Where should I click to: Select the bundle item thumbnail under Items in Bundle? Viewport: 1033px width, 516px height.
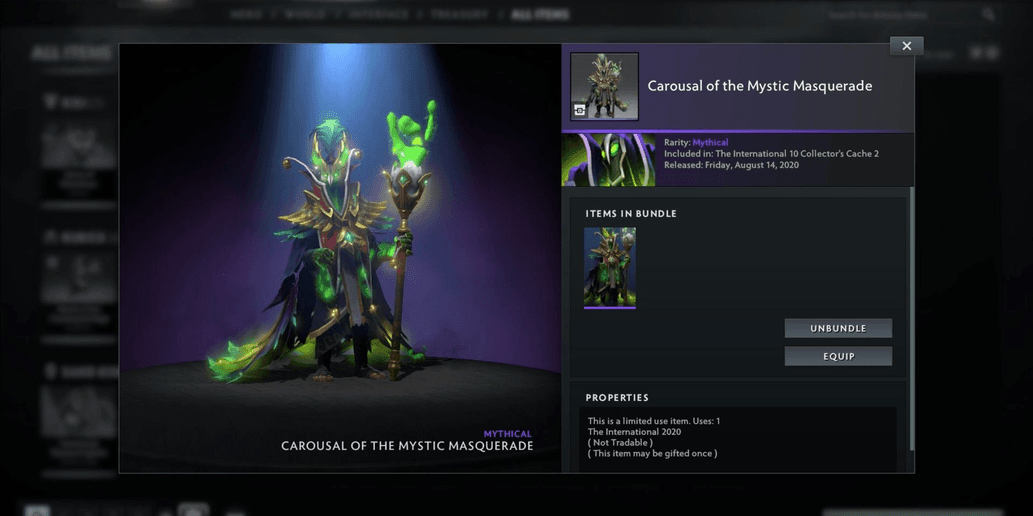[610, 267]
